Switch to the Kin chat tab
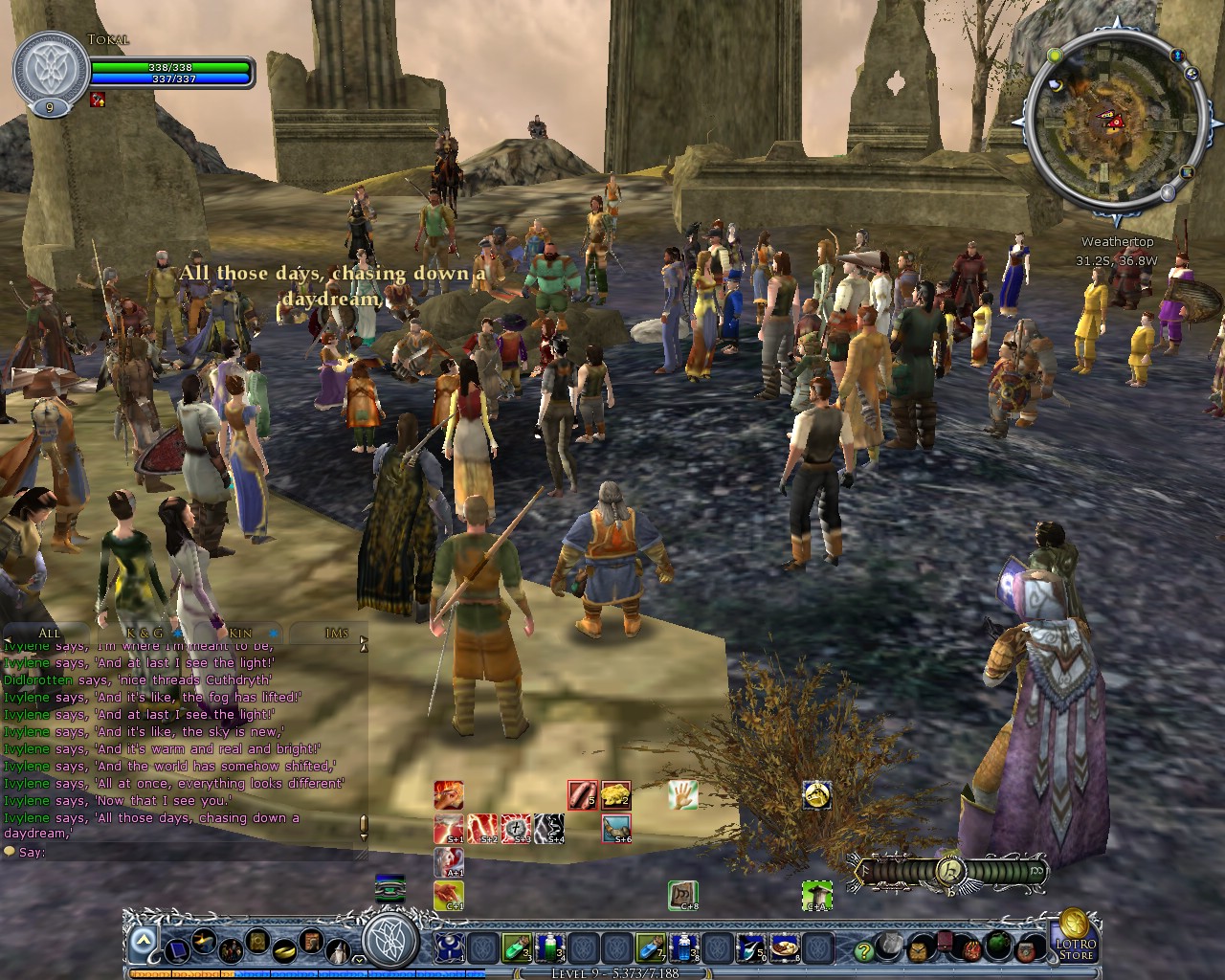The width and height of the screenshot is (1225, 980). (x=241, y=633)
